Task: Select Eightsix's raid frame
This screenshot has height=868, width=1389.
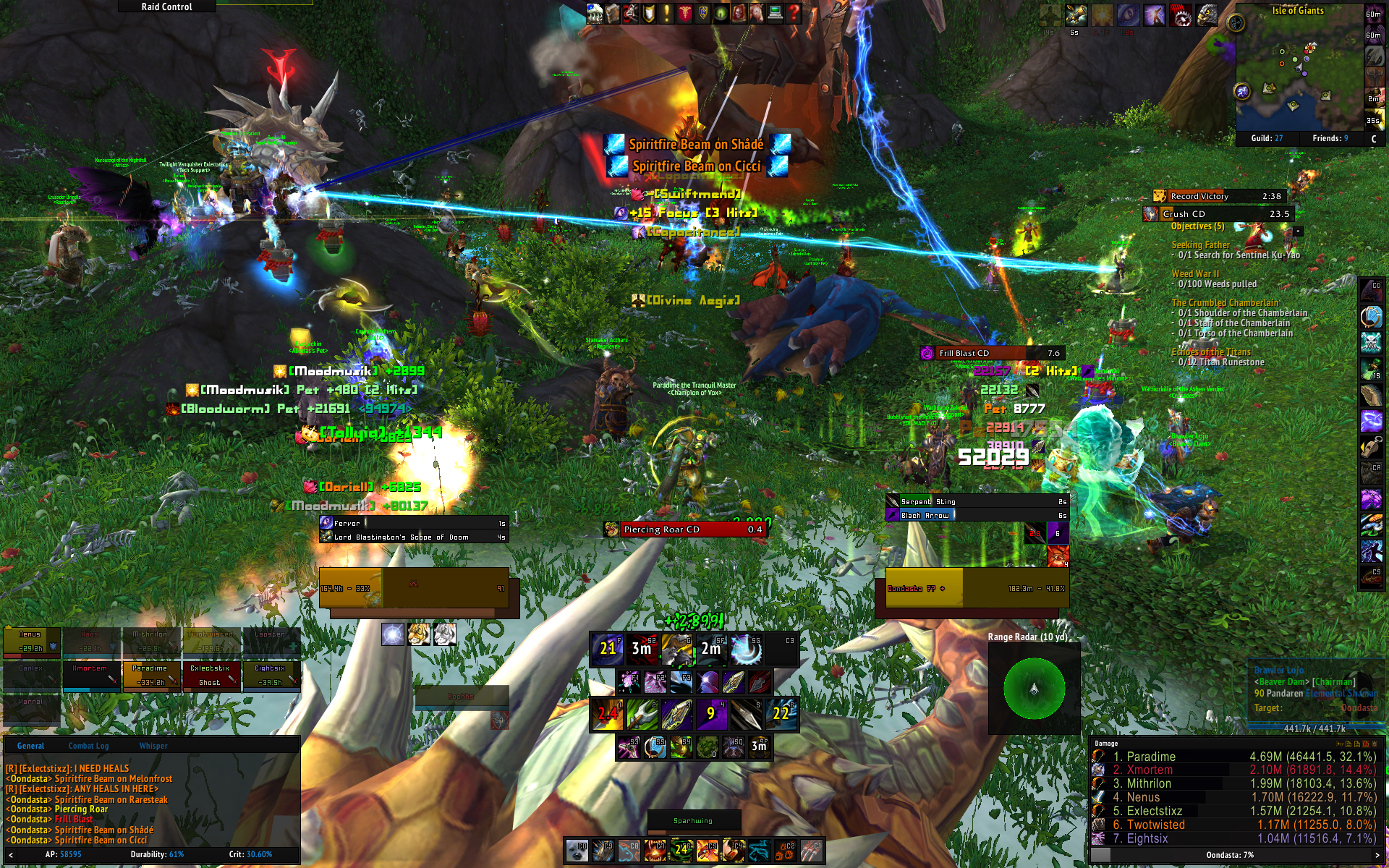Action: [x=270, y=675]
